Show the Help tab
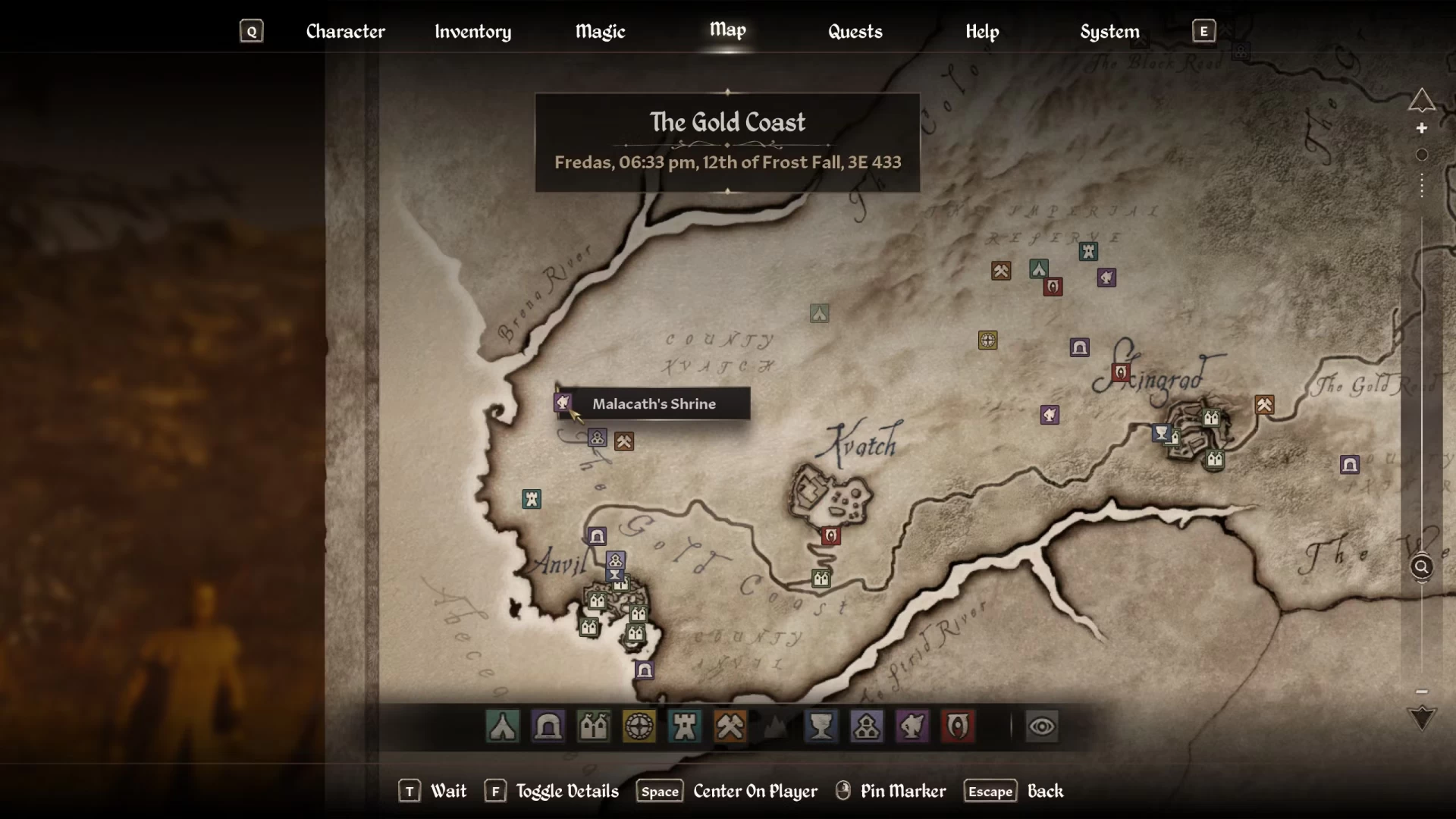The image size is (1456, 819). 982,31
